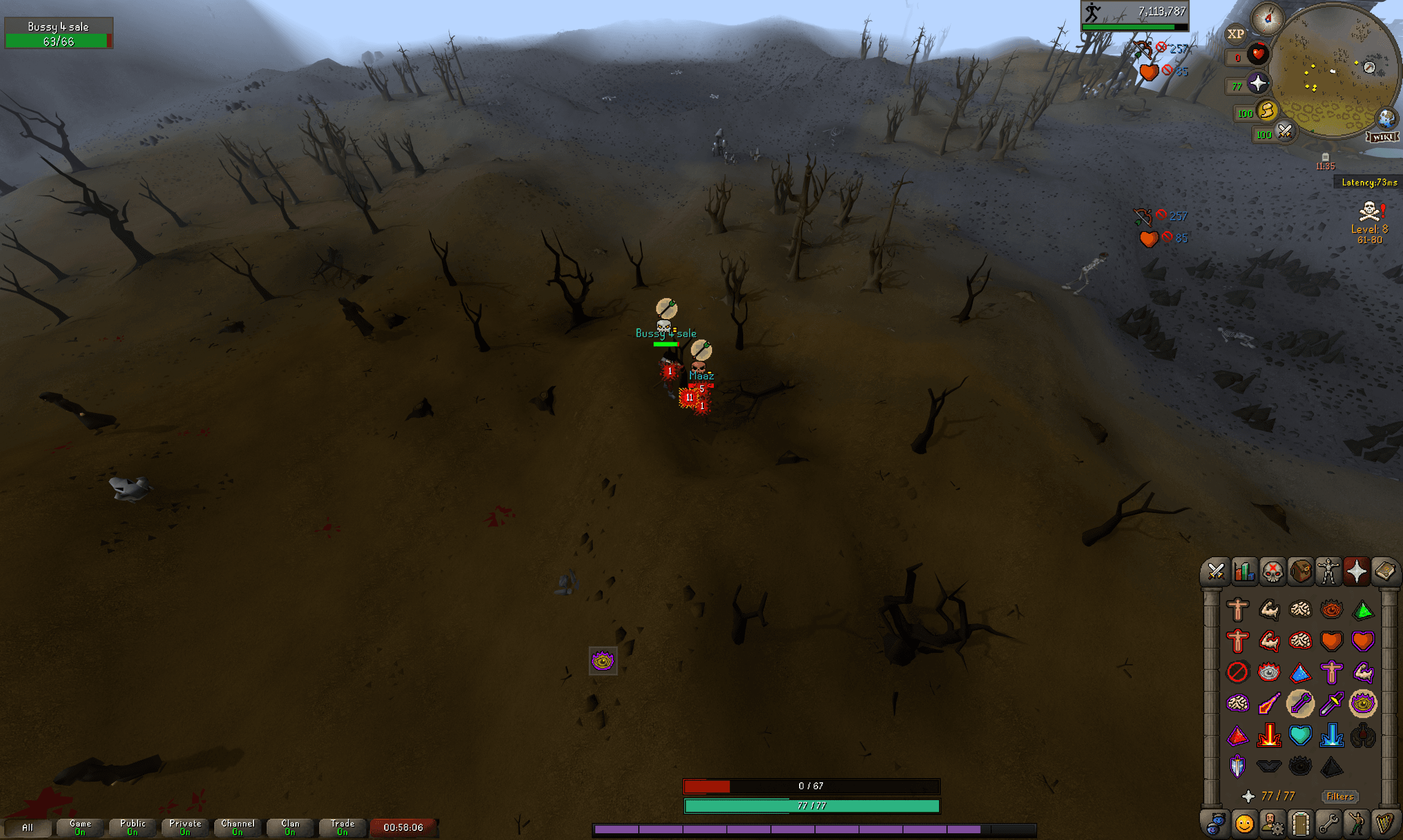Open the Skills tab icon
Viewport: 1403px width, 840px height.
[1244, 572]
